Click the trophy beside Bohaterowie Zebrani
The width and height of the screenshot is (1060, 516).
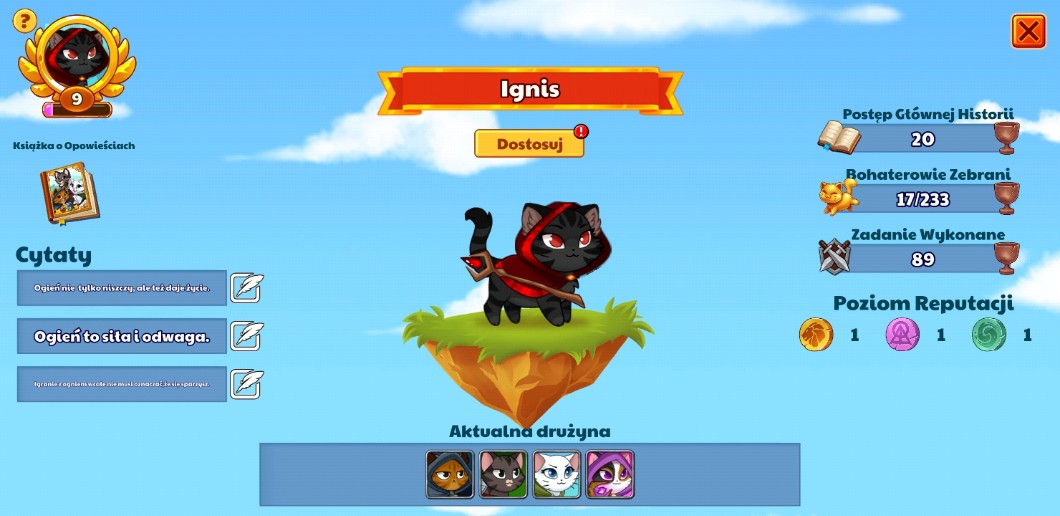[x=1006, y=198]
